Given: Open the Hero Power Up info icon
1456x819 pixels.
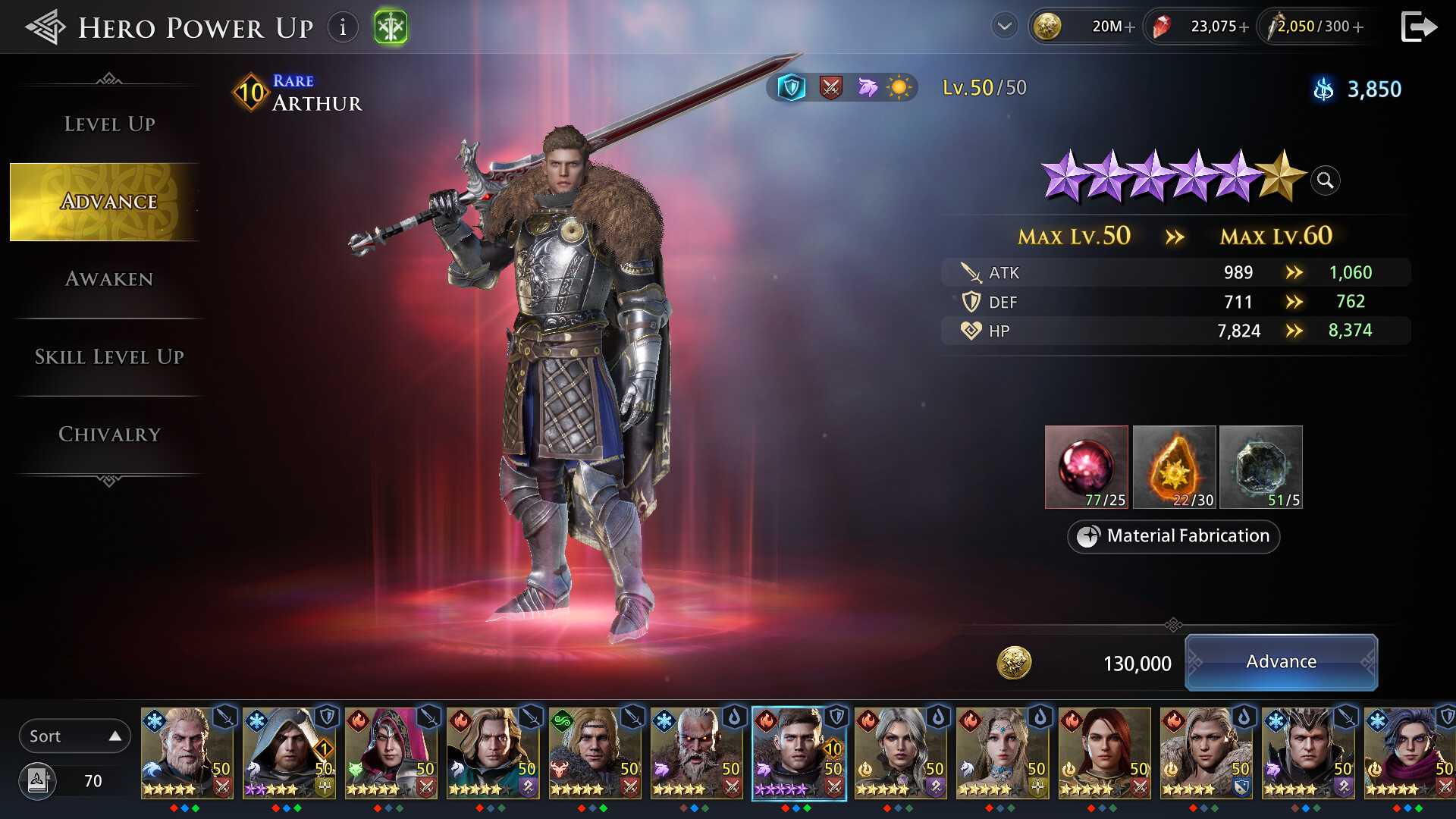Looking at the screenshot, I should click(x=343, y=27).
